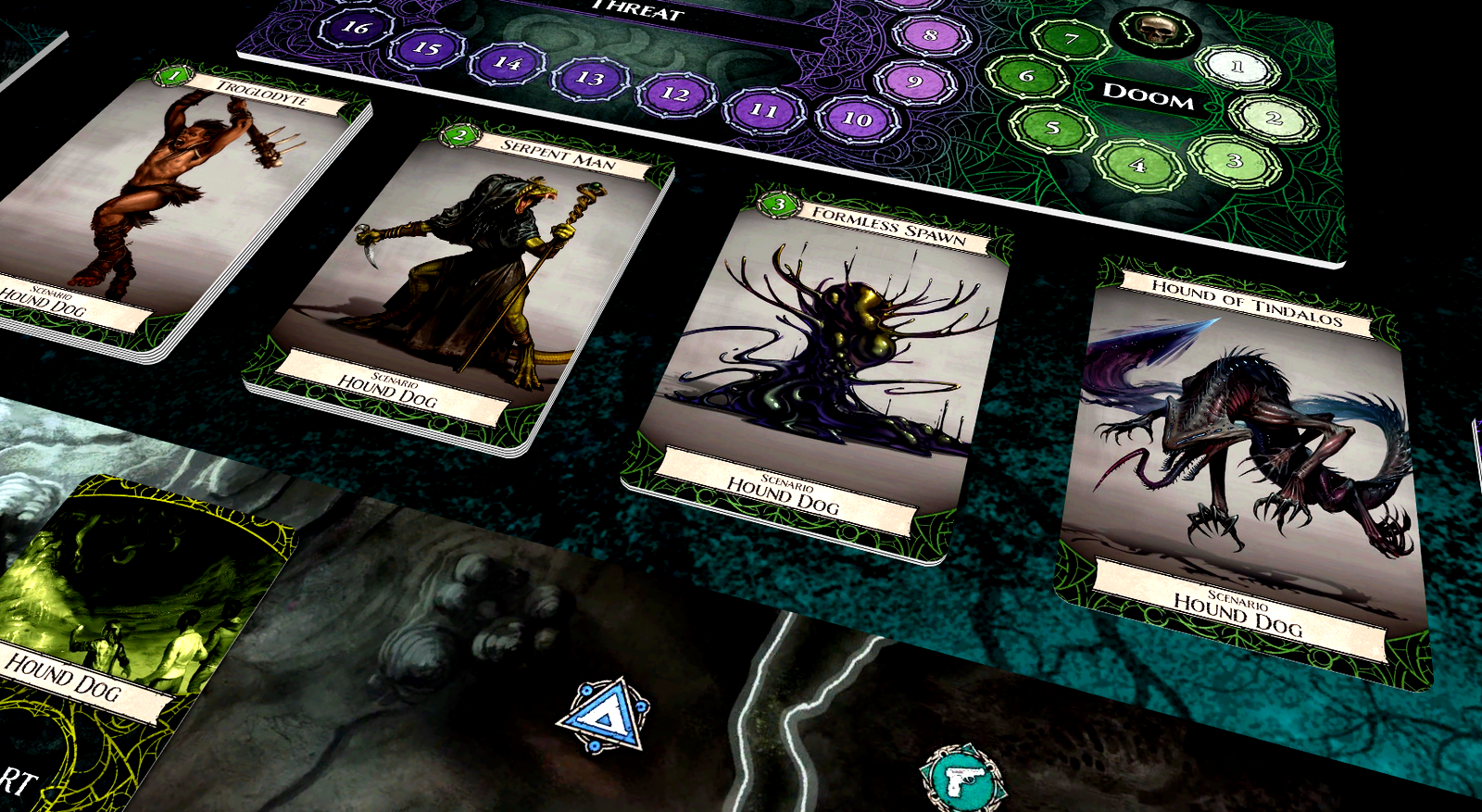This screenshot has width=1482, height=812.
Task: Select Doom track space 7
Action: click(1071, 39)
